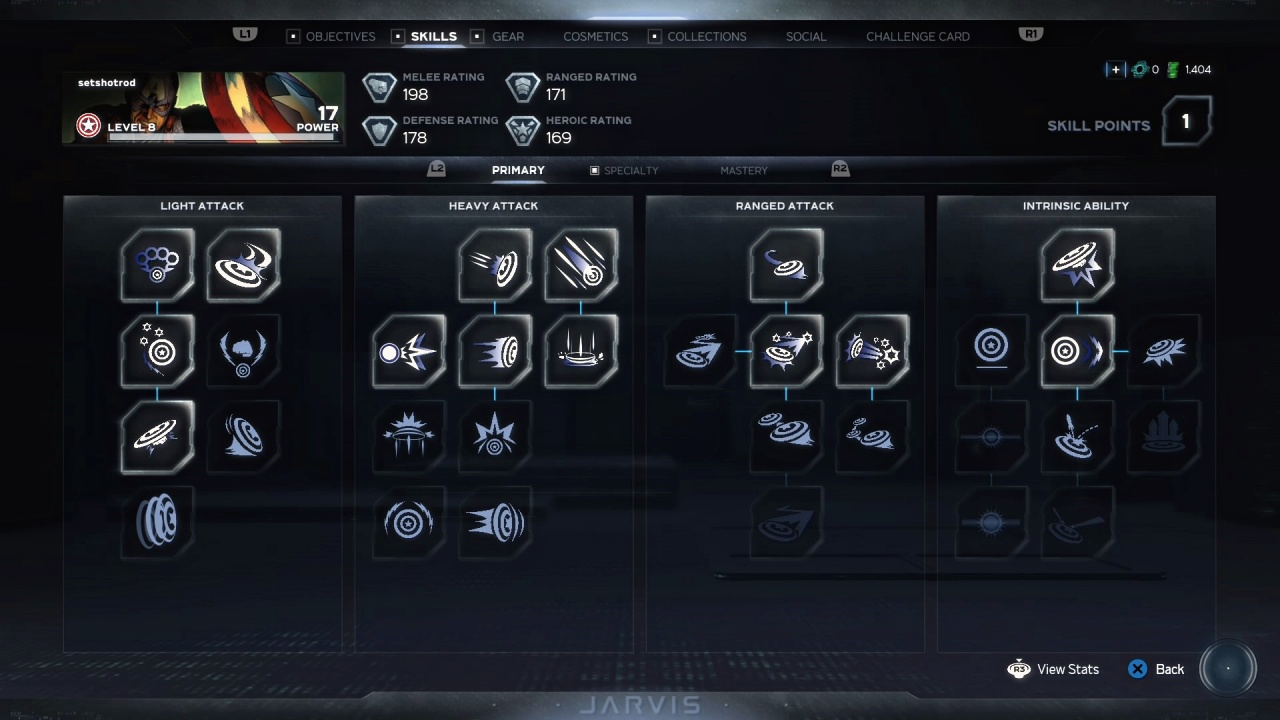Open the Cosmetics tab

(595, 36)
